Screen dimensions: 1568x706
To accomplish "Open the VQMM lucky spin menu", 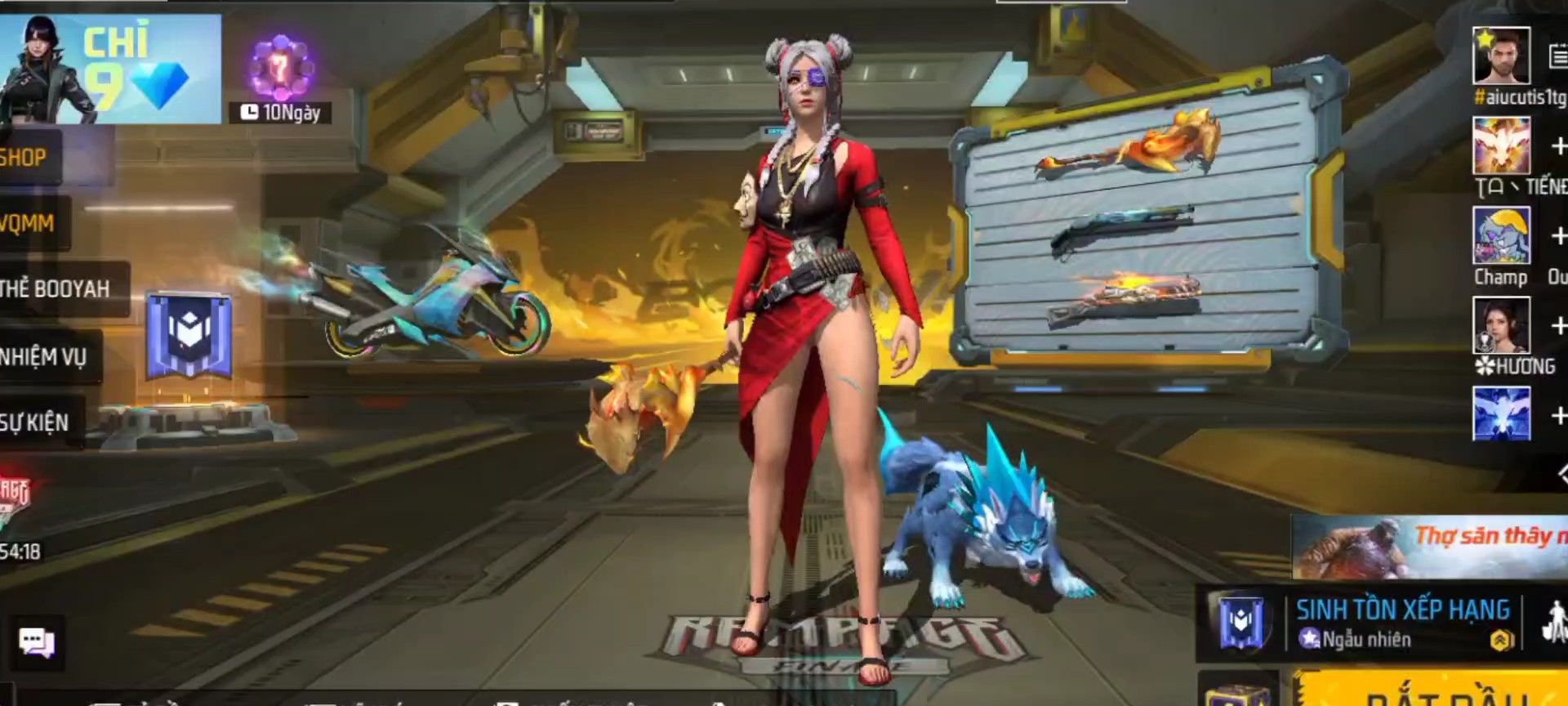I will coord(31,223).
